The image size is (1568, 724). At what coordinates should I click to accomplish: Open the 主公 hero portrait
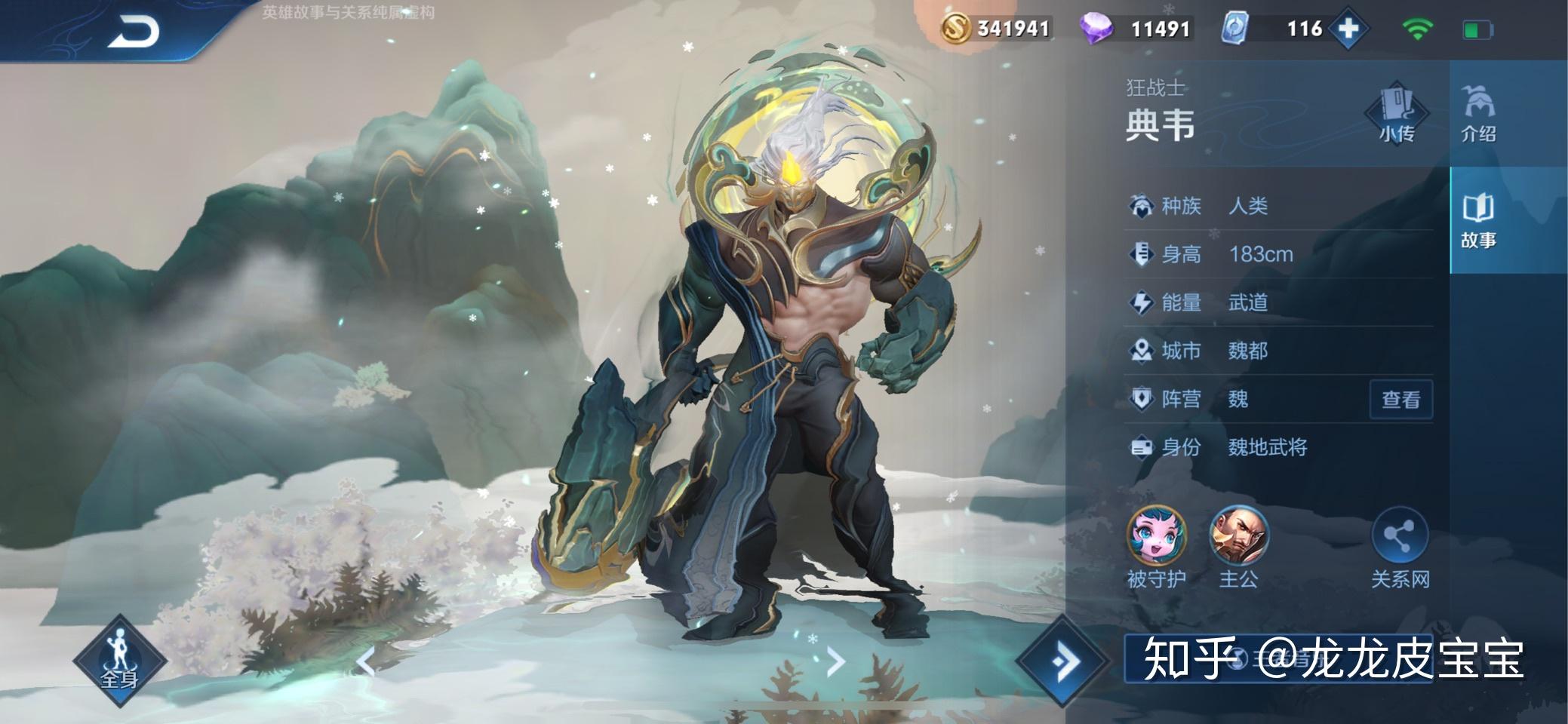[1238, 536]
